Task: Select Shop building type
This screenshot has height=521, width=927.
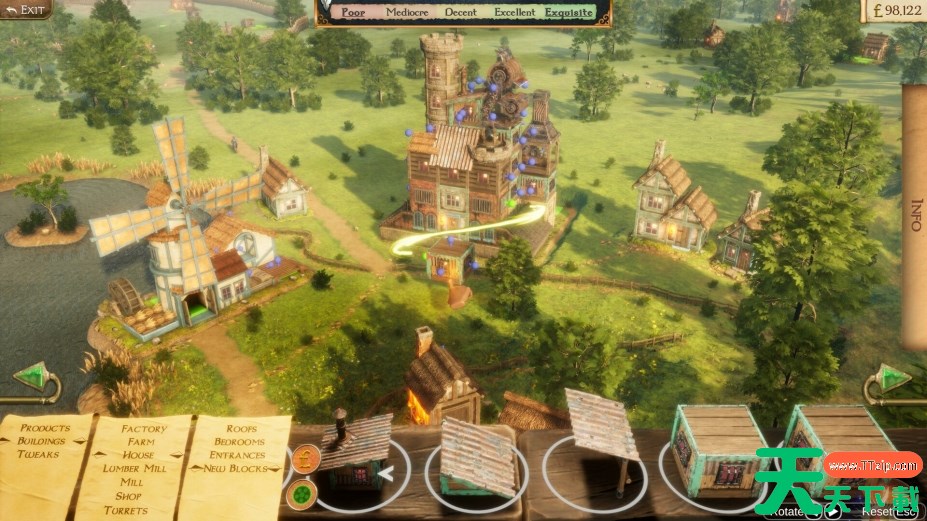Action: click(x=129, y=496)
